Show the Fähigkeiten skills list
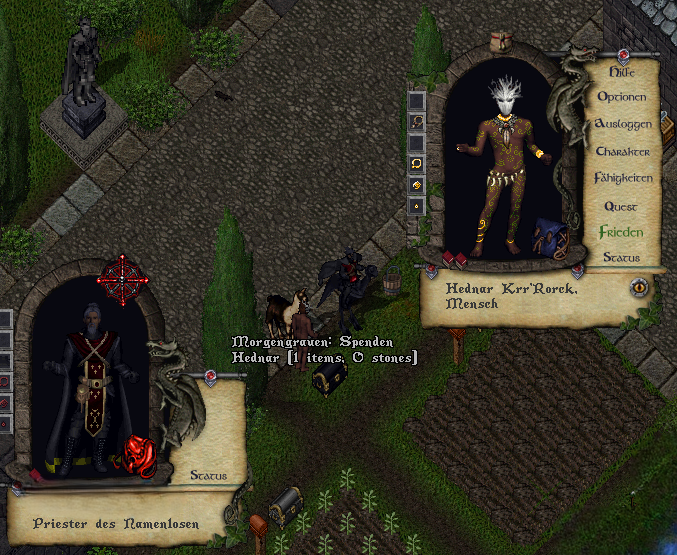The image size is (677, 555). pyautogui.click(x=623, y=178)
